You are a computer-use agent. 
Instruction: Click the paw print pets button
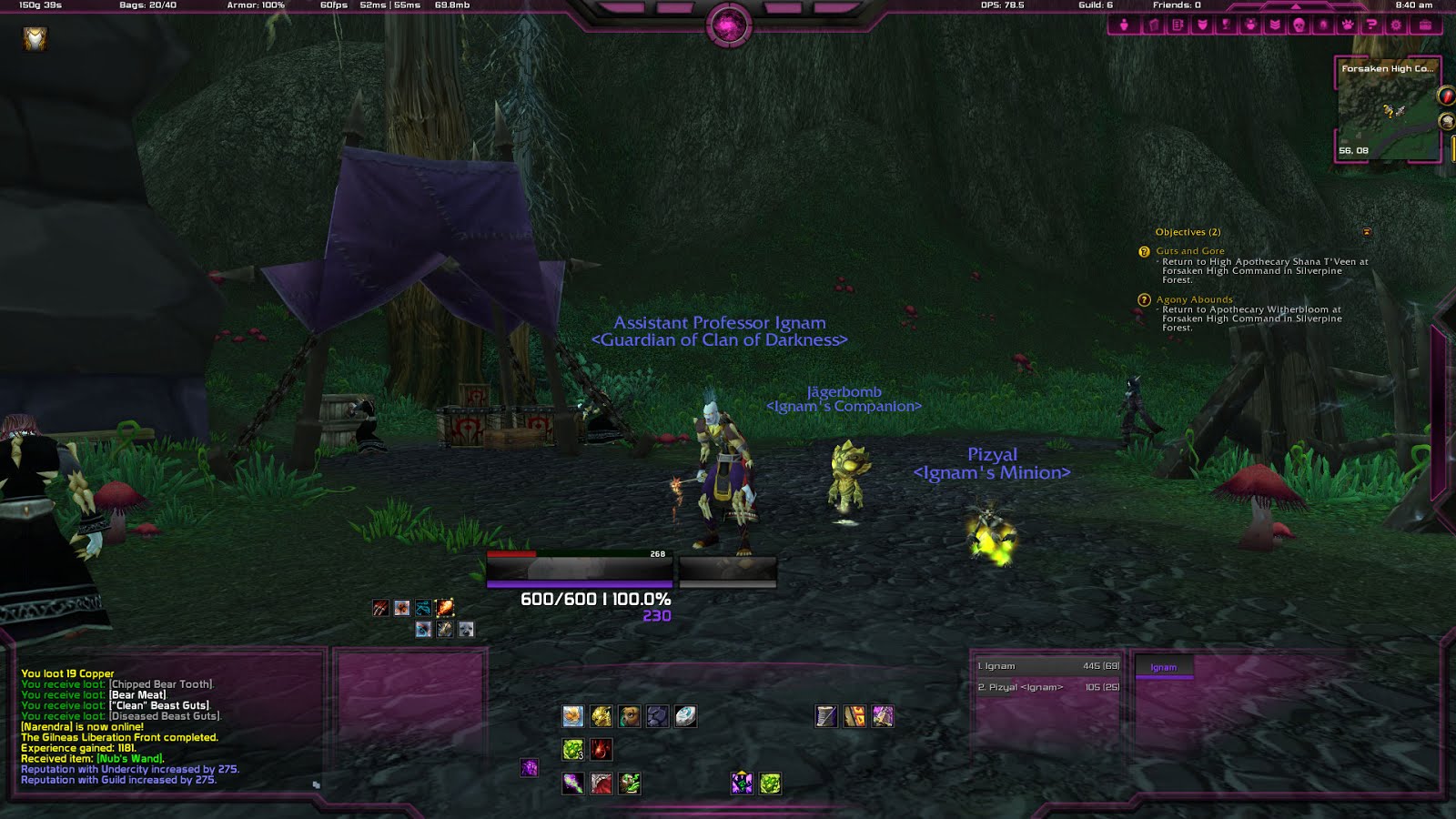click(1348, 25)
